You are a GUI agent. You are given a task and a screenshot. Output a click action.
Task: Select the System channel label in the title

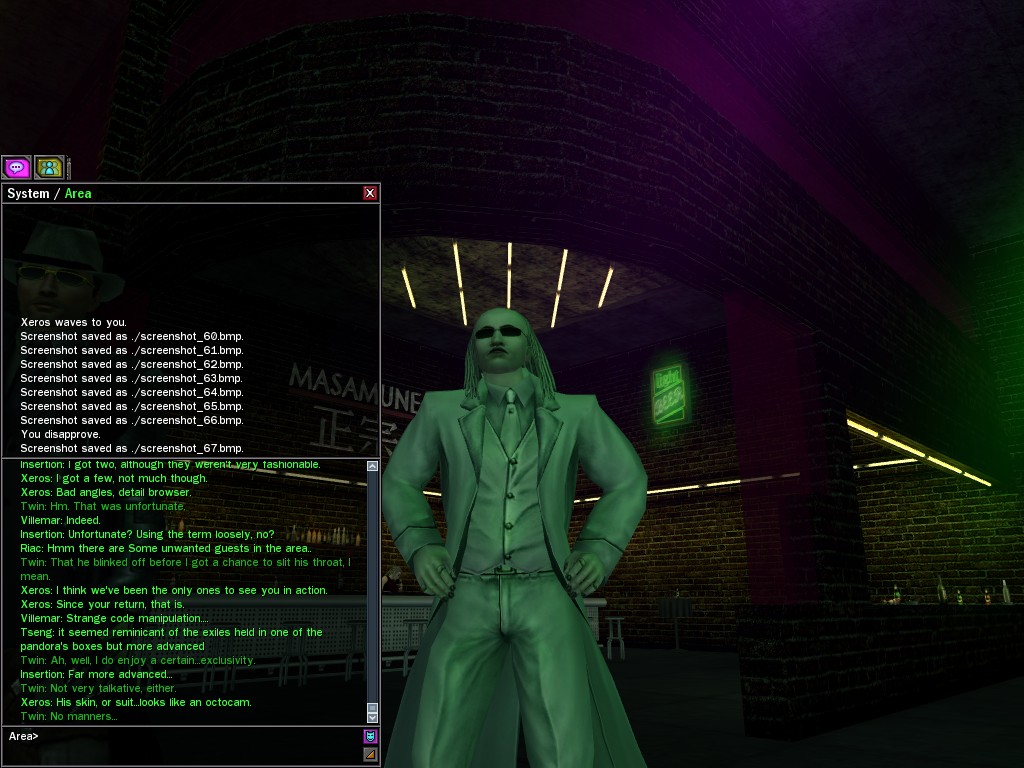click(28, 193)
